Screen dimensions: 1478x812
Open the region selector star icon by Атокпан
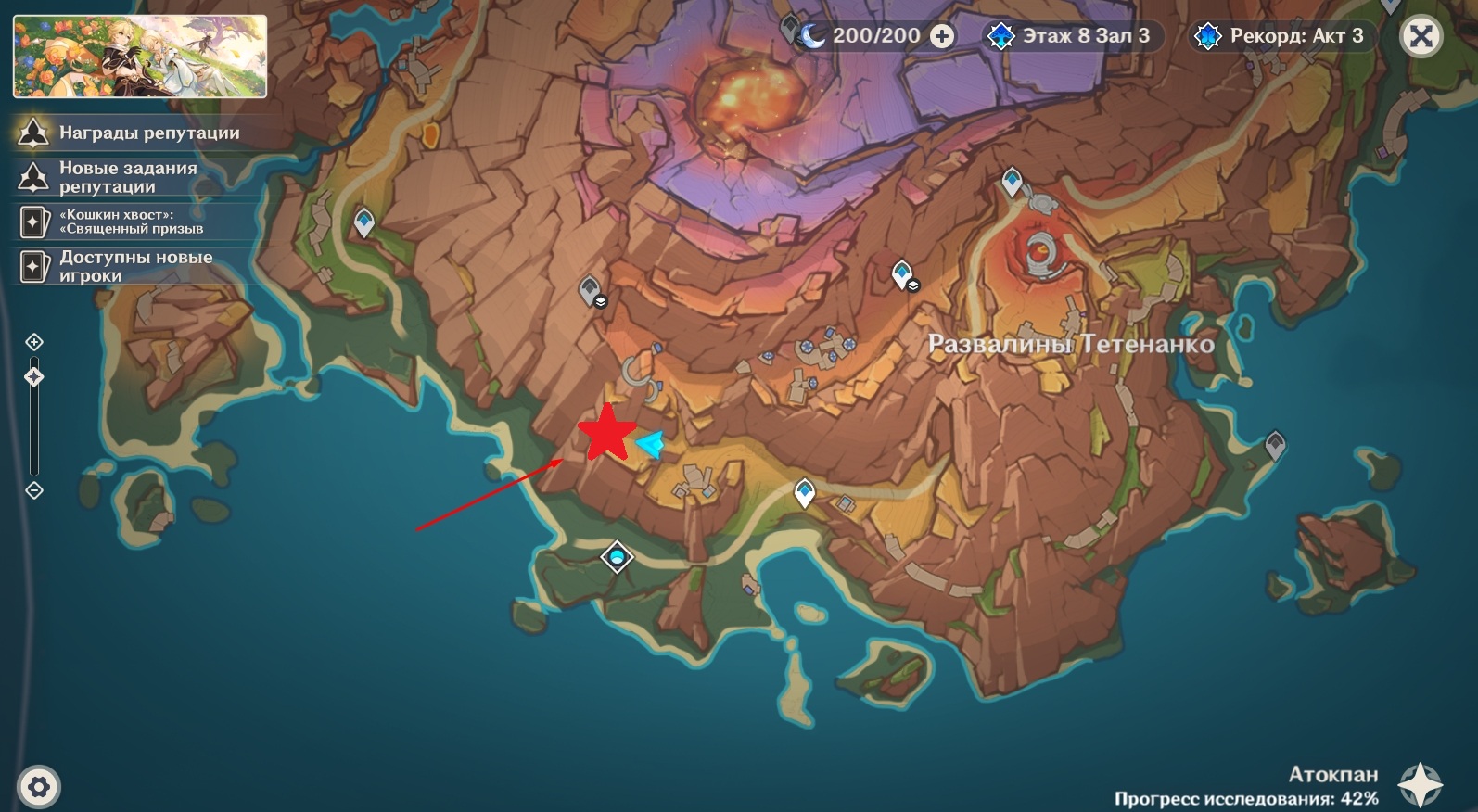pyautogui.click(x=1420, y=784)
